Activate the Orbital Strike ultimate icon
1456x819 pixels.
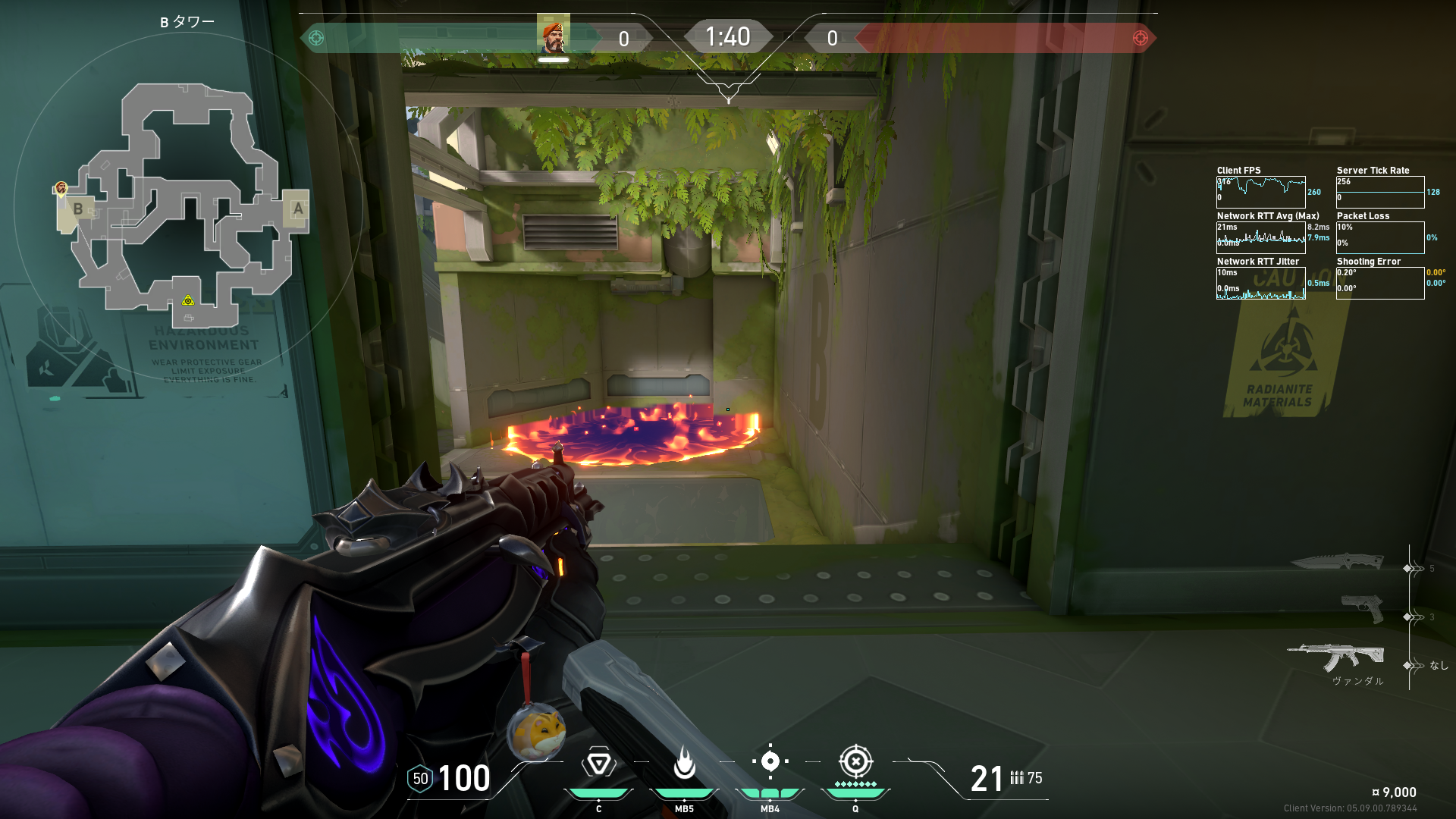[855, 761]
